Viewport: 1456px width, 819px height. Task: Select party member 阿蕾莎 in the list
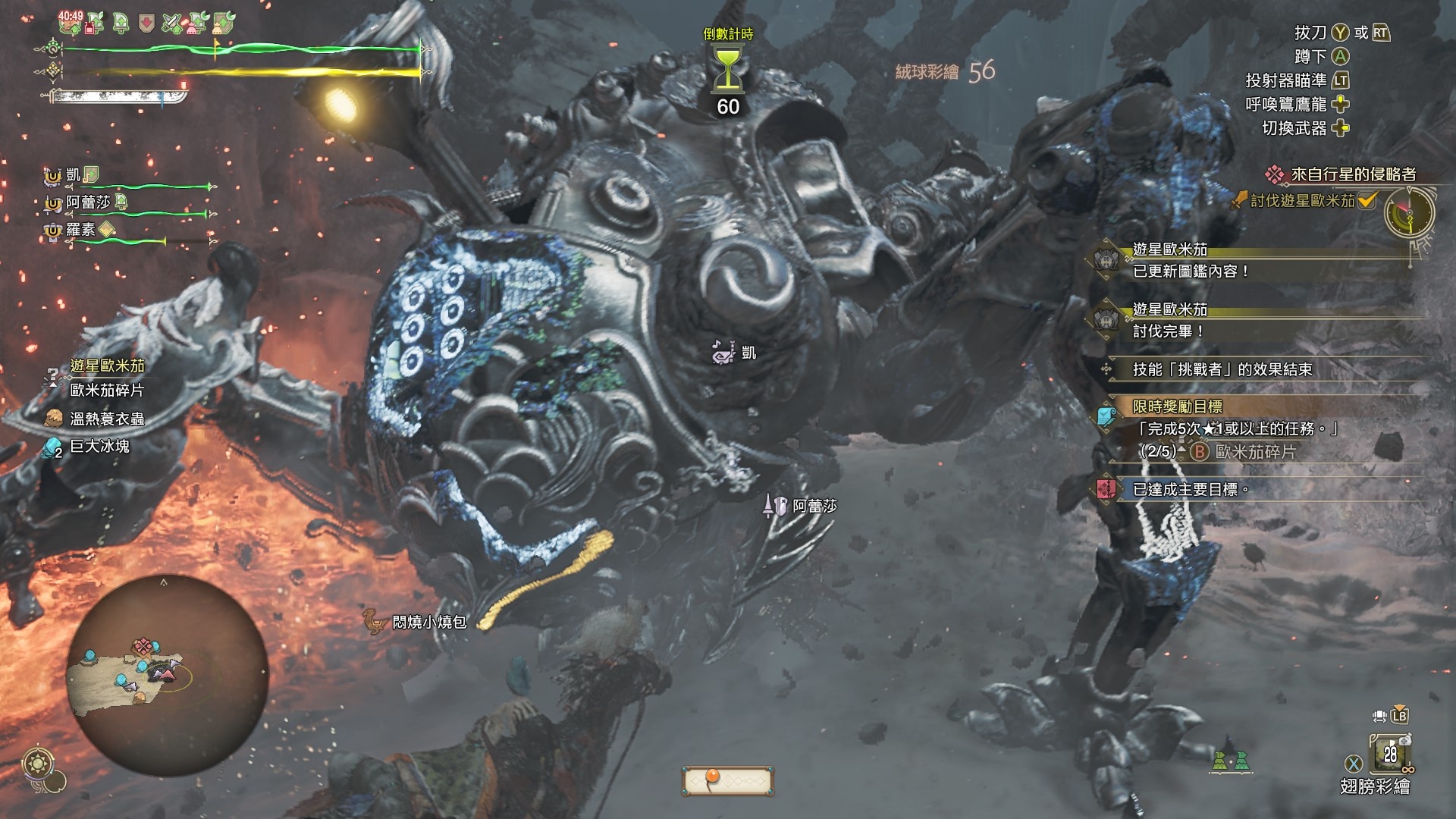coord(87,202)
